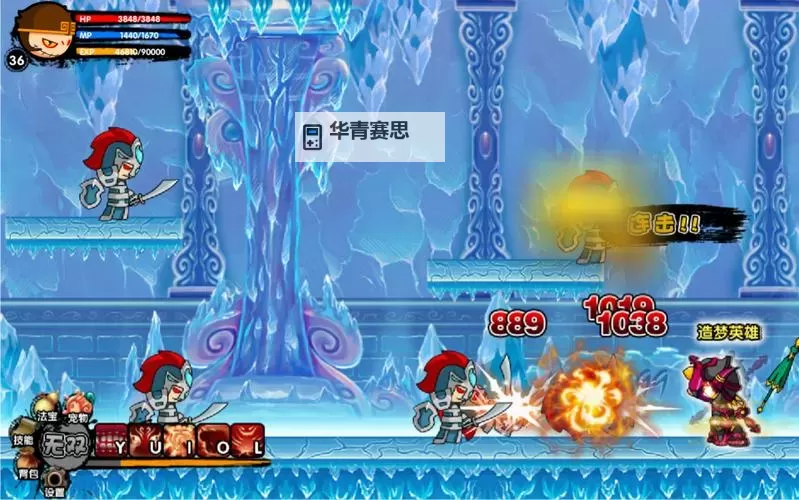
Task: Open the 技能 skills menu
Action: coord(22,440)
